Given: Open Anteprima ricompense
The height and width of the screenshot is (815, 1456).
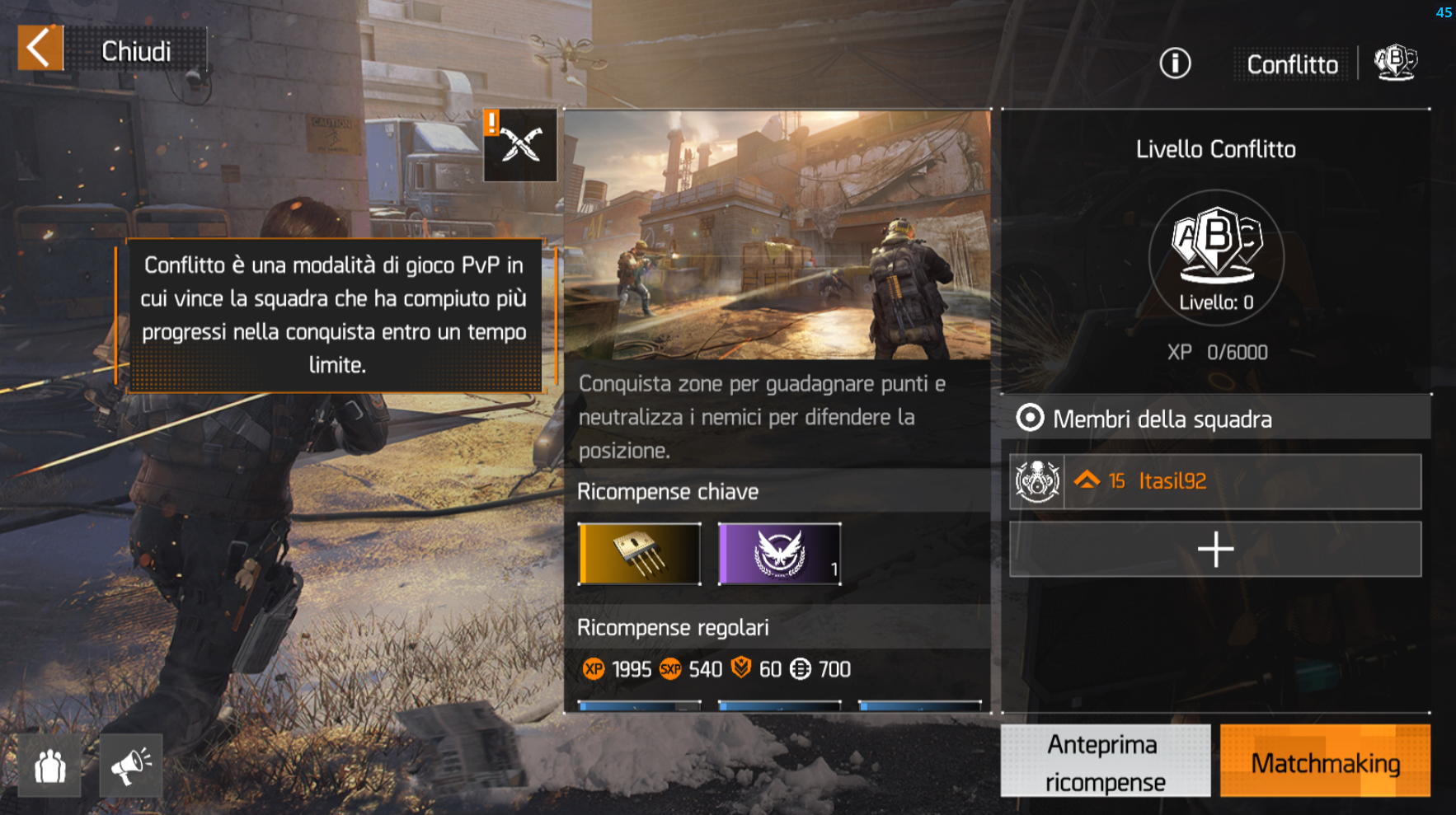Looking at the screenshot, I should point(1105,761).
